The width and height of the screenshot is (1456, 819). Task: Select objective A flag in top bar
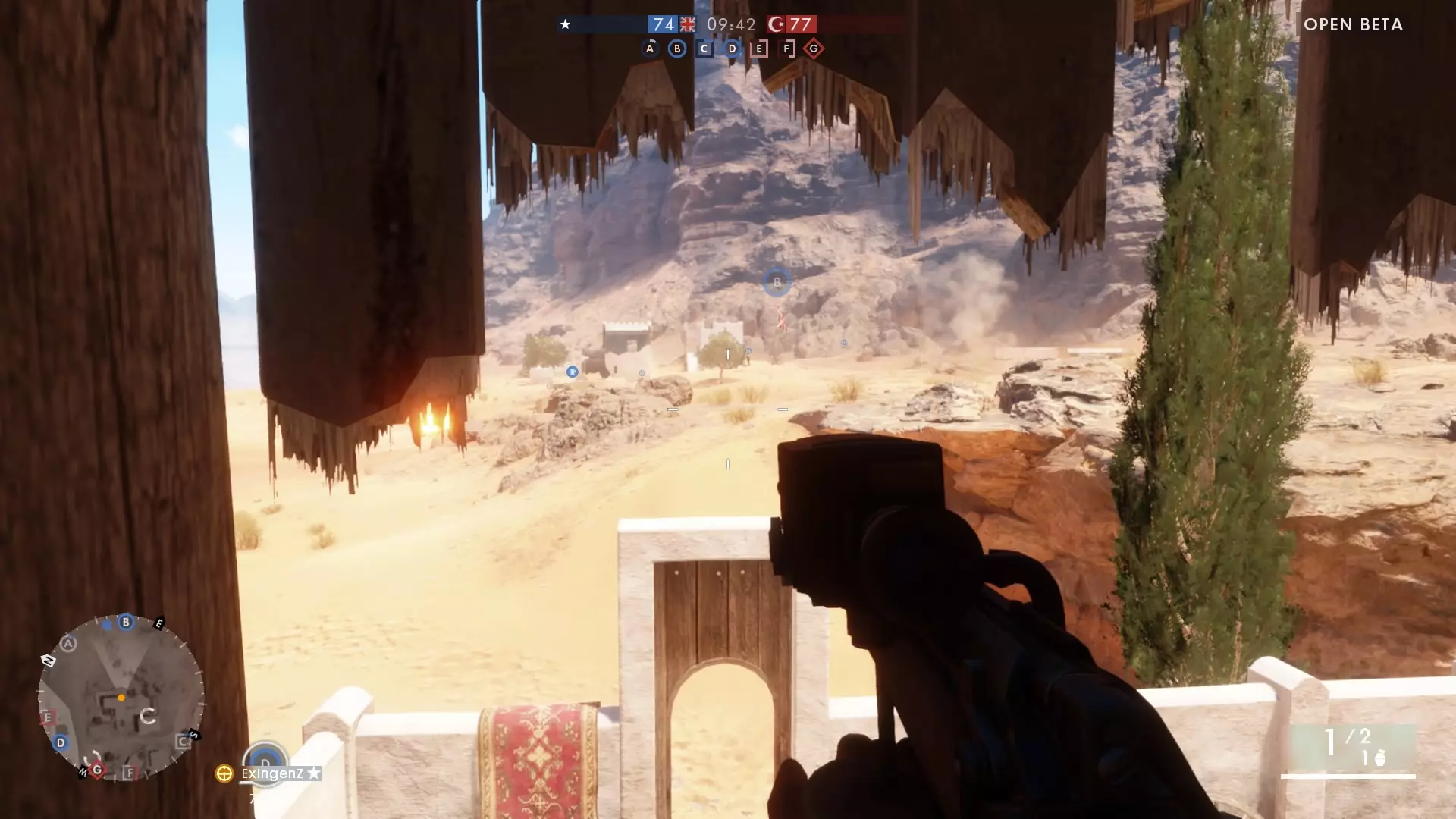(650, 49)
